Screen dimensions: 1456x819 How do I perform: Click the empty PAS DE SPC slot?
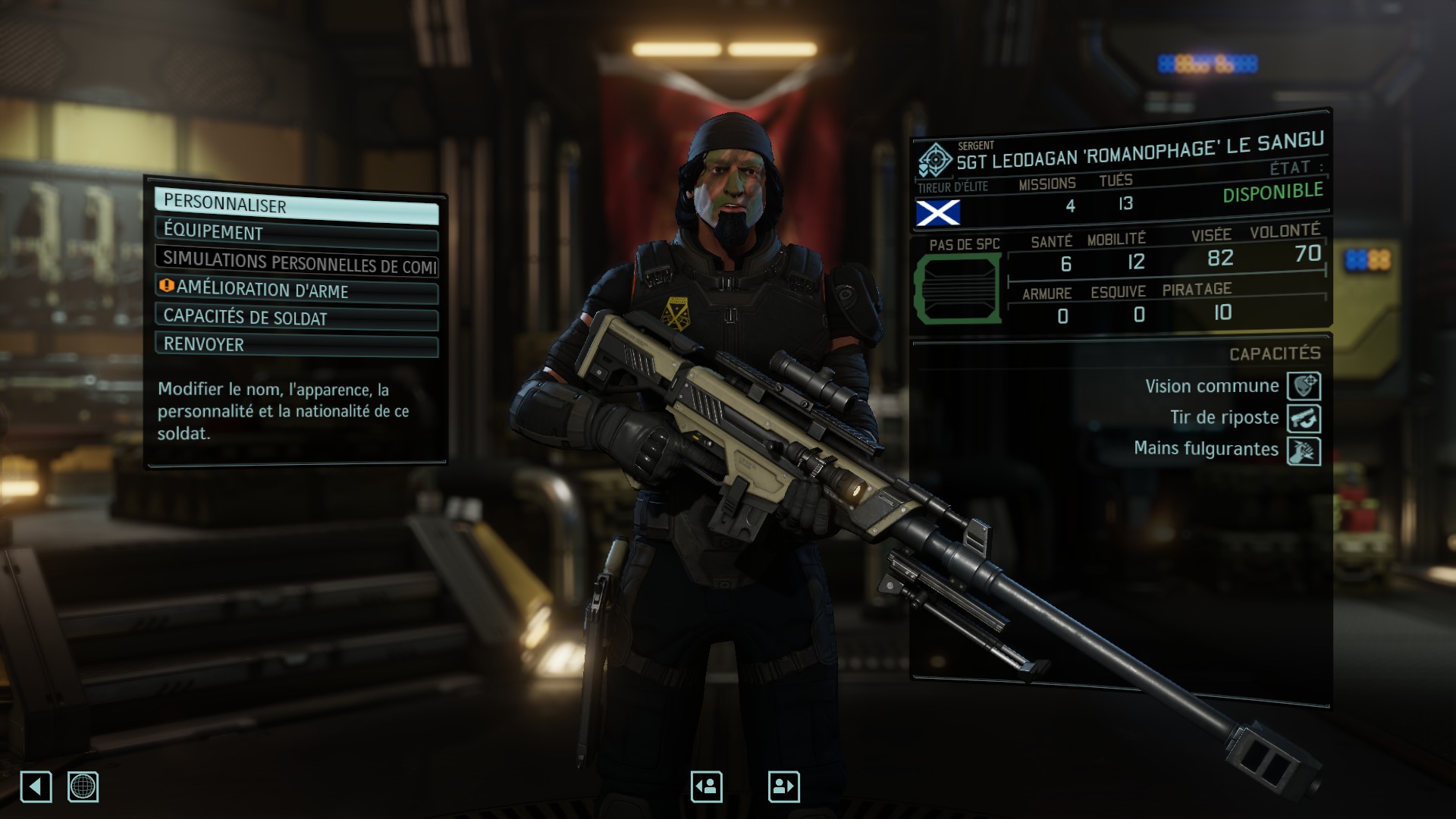(x=958, y=290)
